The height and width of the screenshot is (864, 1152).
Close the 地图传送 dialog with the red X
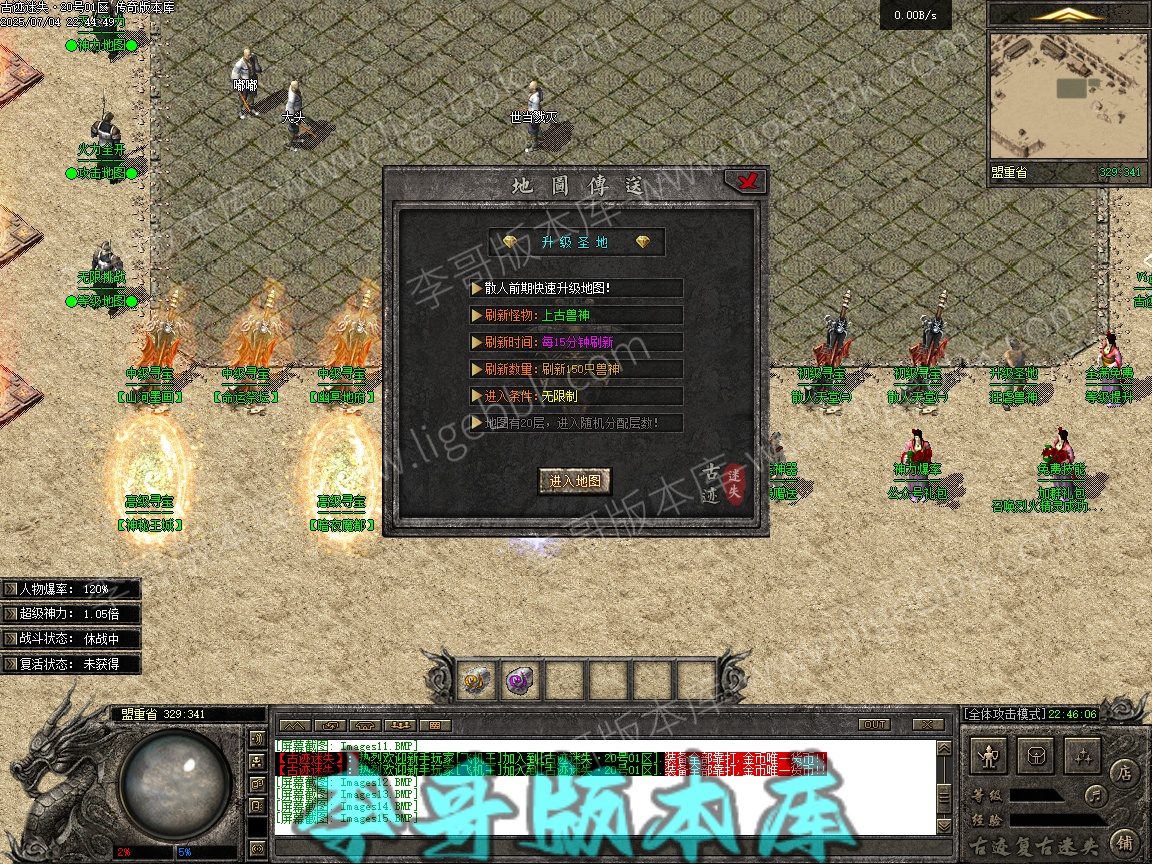pos(745,181)
